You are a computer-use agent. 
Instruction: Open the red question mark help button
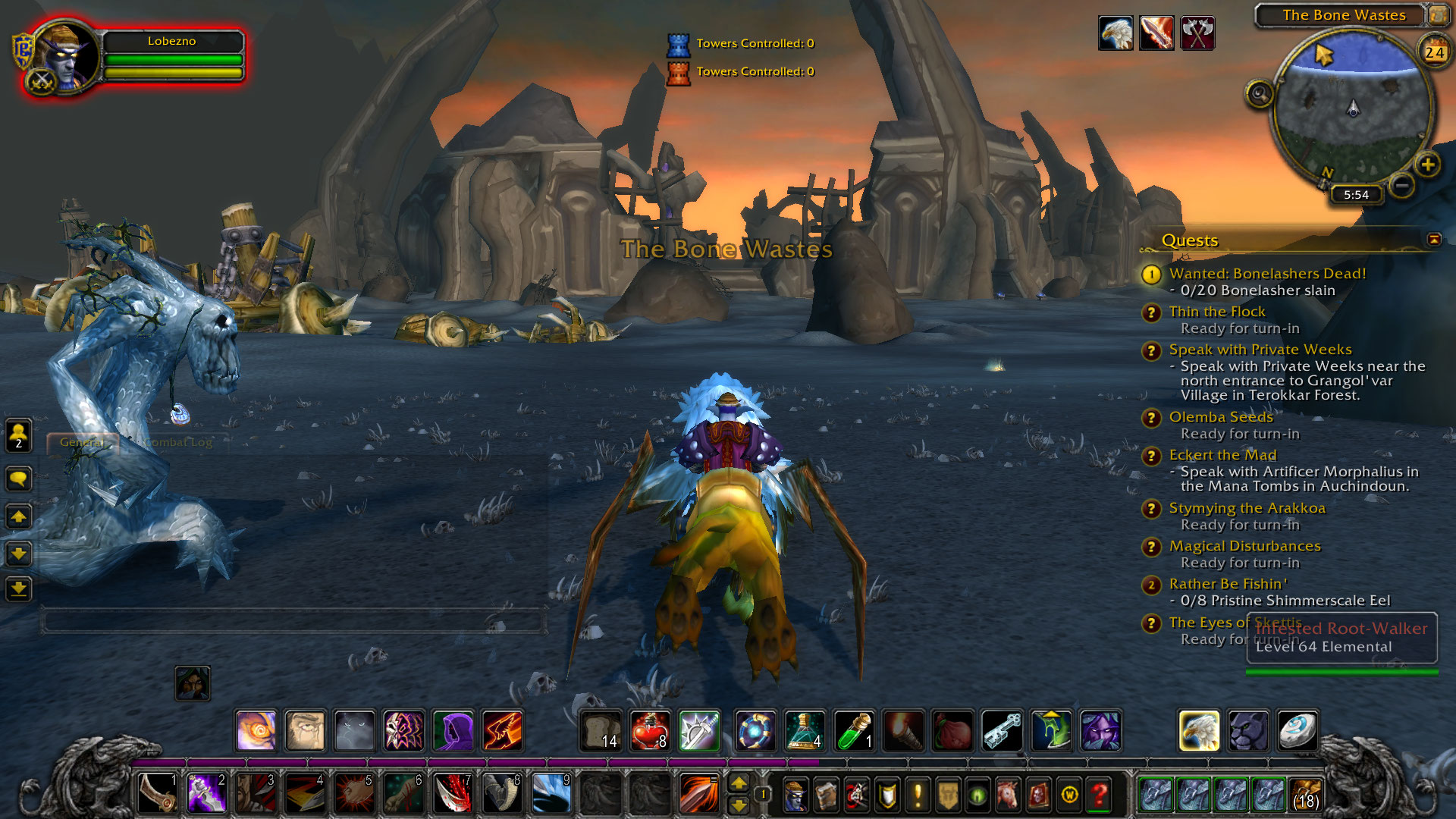pos(1099,795)
